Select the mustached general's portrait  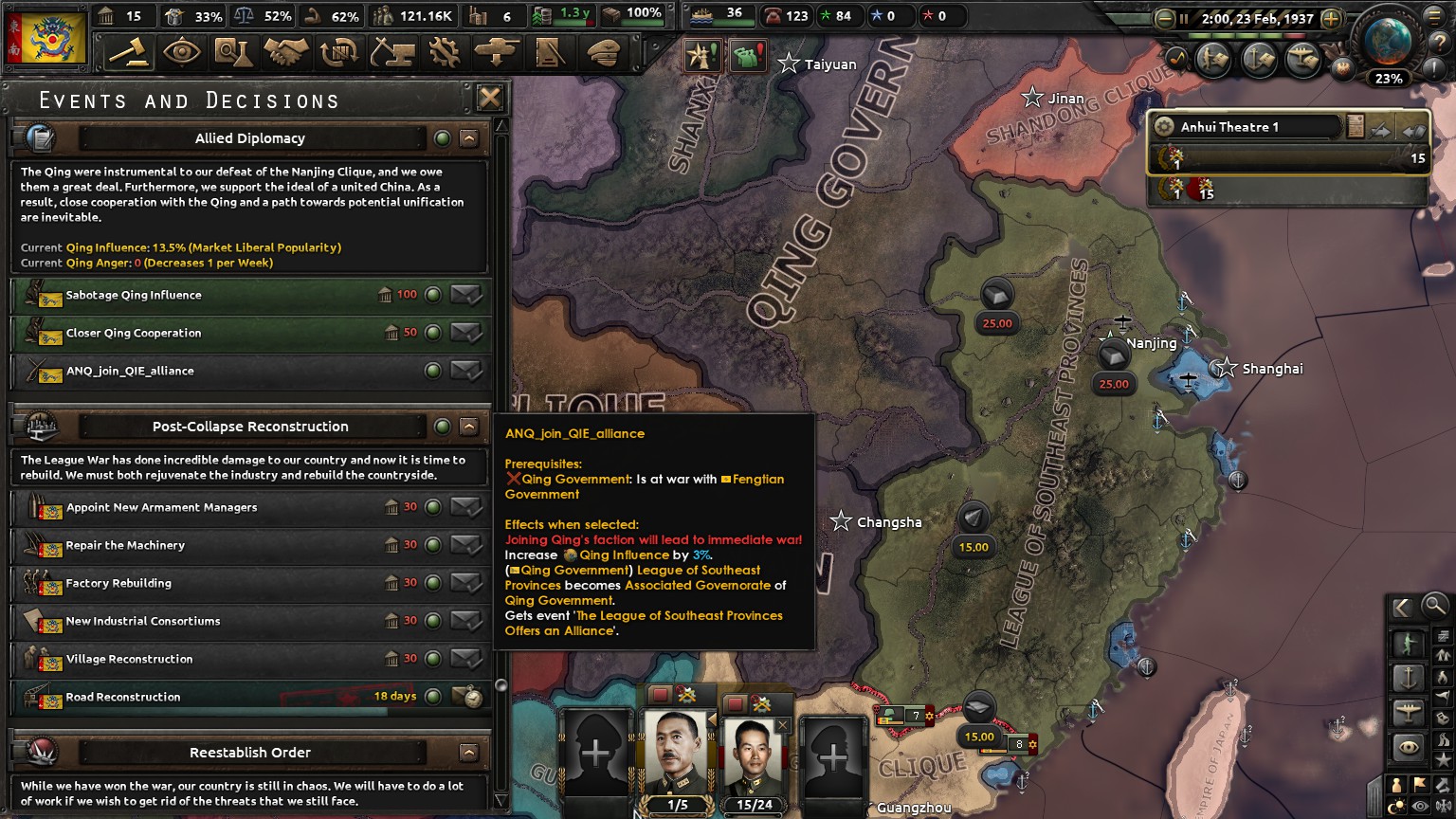[x=676, y=755]
